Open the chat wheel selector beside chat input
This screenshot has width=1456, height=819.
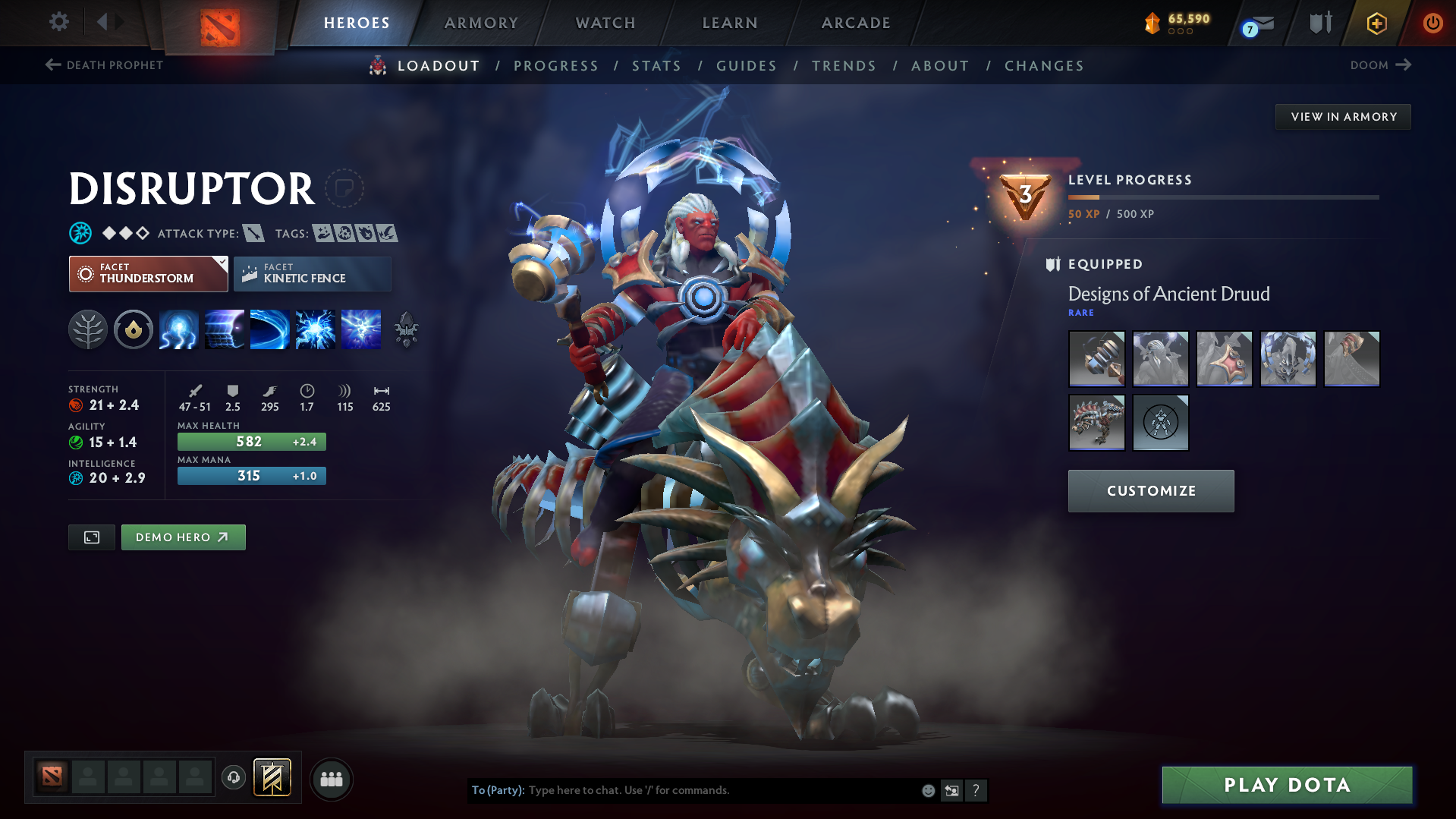[x=952, y=790]
